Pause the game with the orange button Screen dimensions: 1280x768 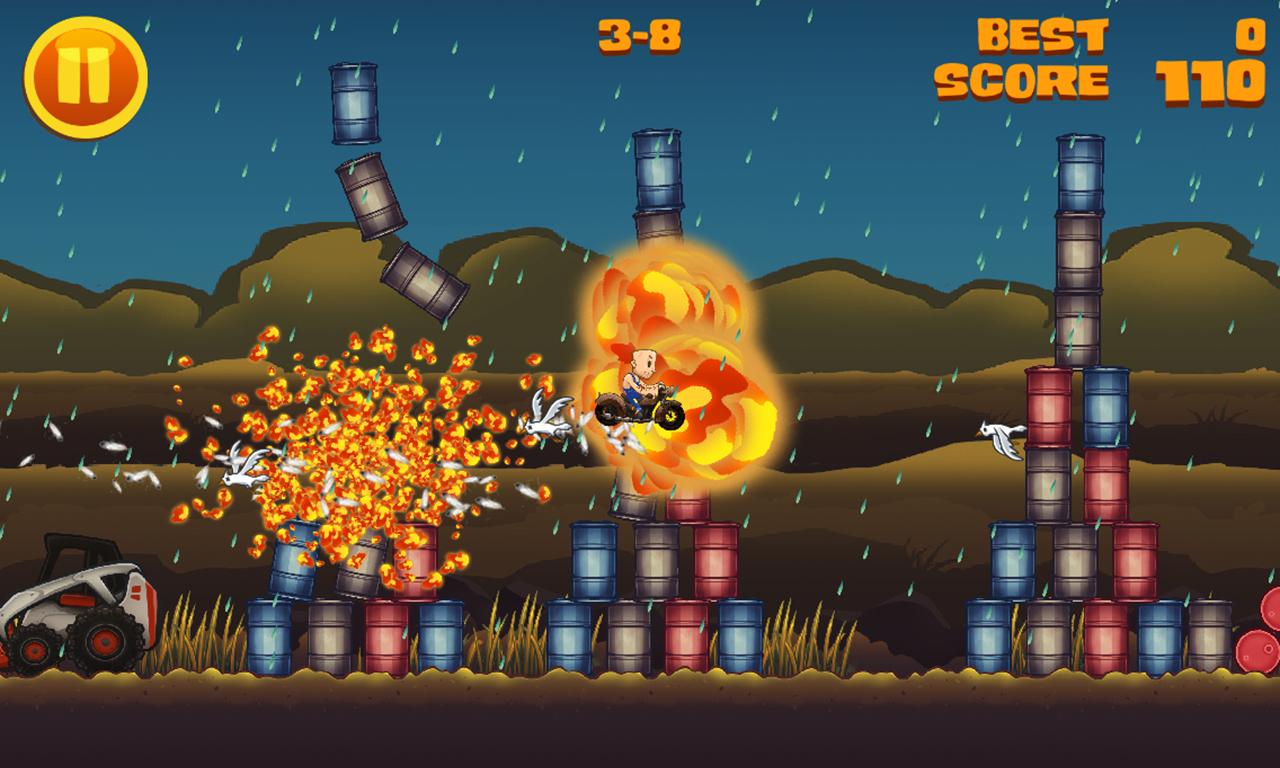click(86, 77)
